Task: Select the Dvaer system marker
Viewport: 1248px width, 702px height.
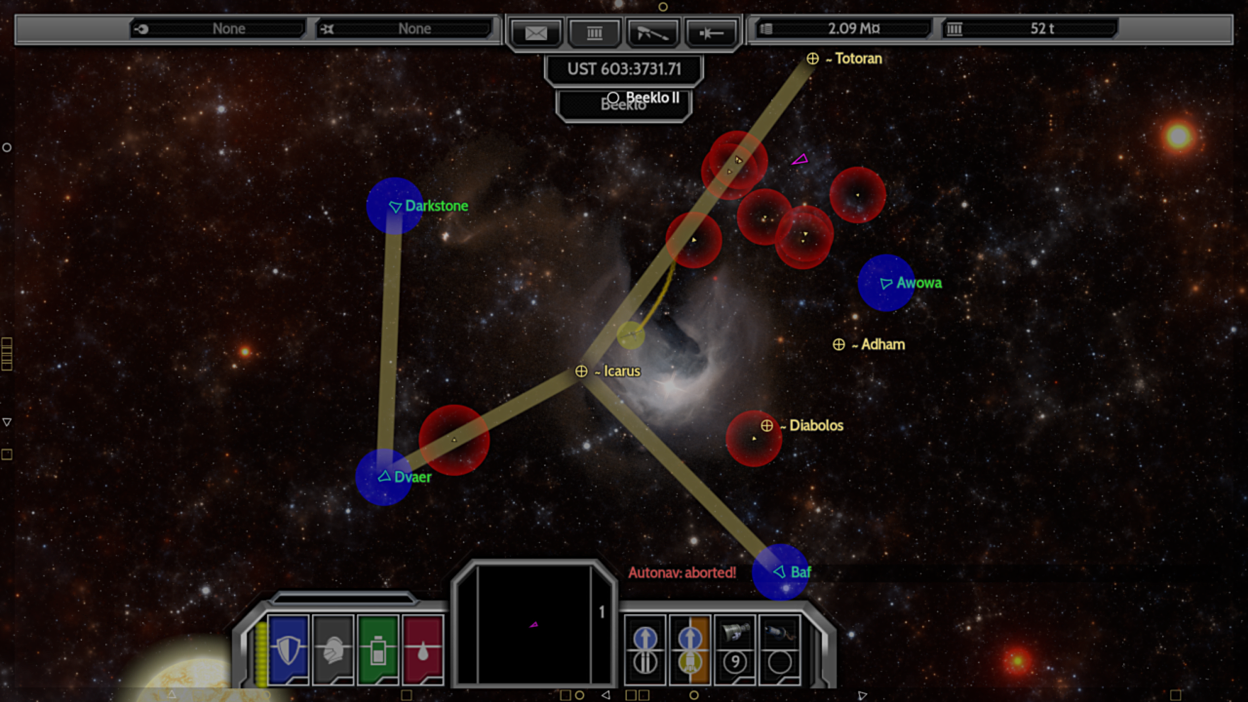Action: pyautogui.click(x=384, y=477)
